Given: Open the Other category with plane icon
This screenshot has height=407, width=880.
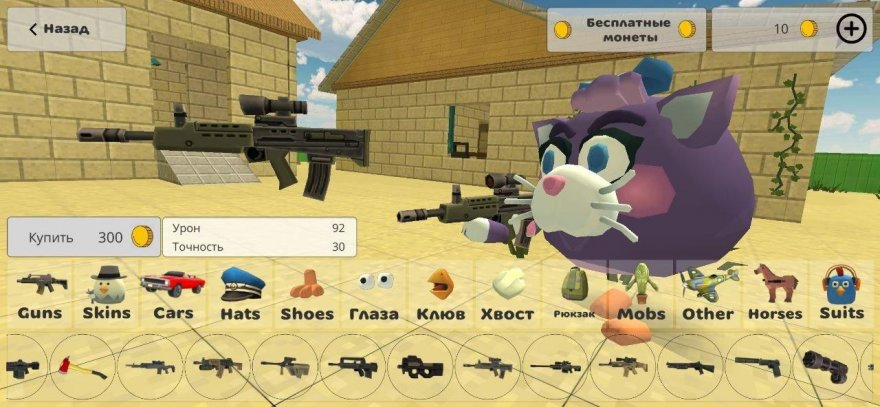Looking at the screenshot, I should [x=708, y=294].
